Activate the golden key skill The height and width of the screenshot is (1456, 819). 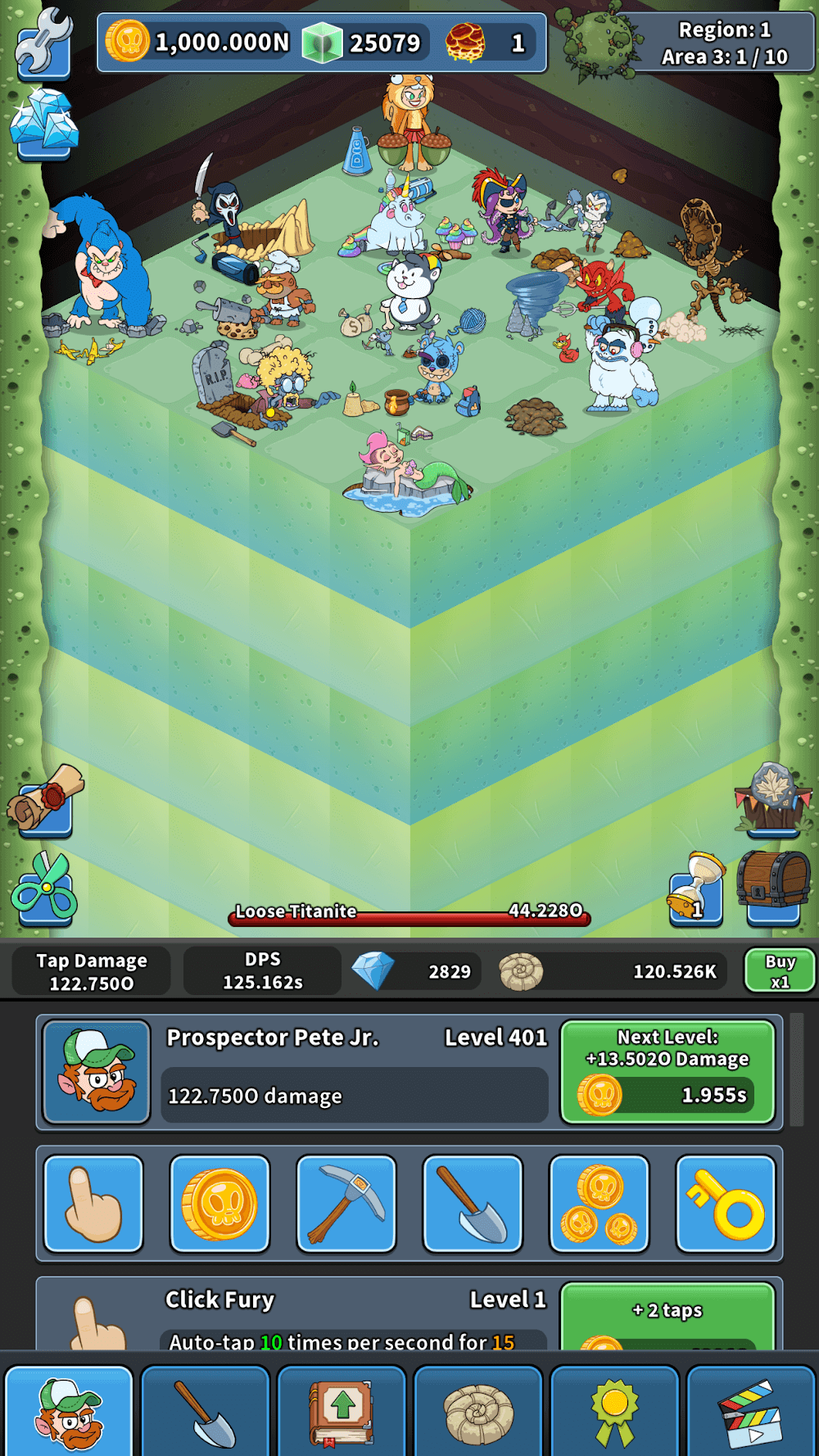pyautogui.click(x=726, y=1204)
